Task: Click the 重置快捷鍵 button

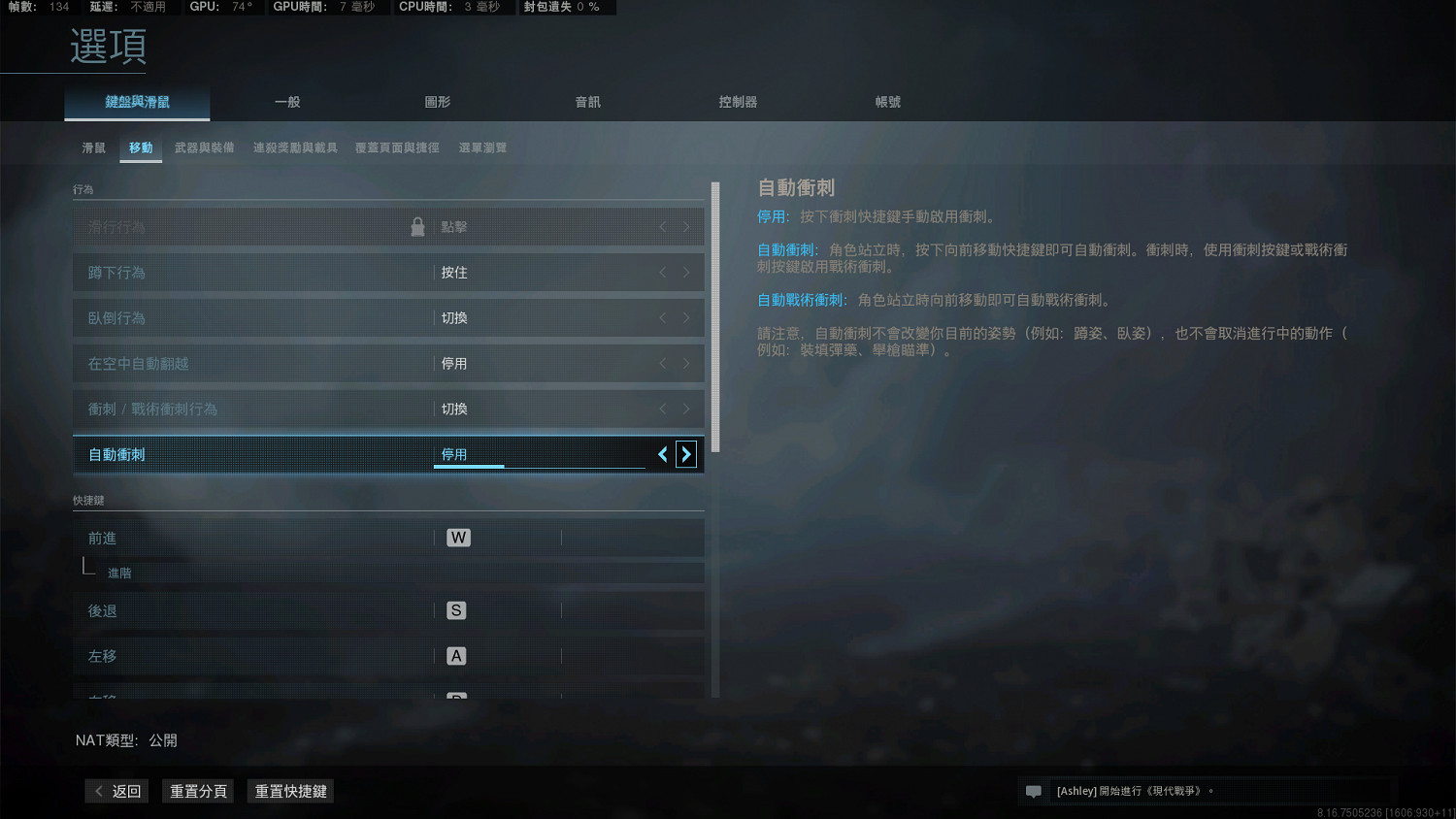Action: coord(289,791)
